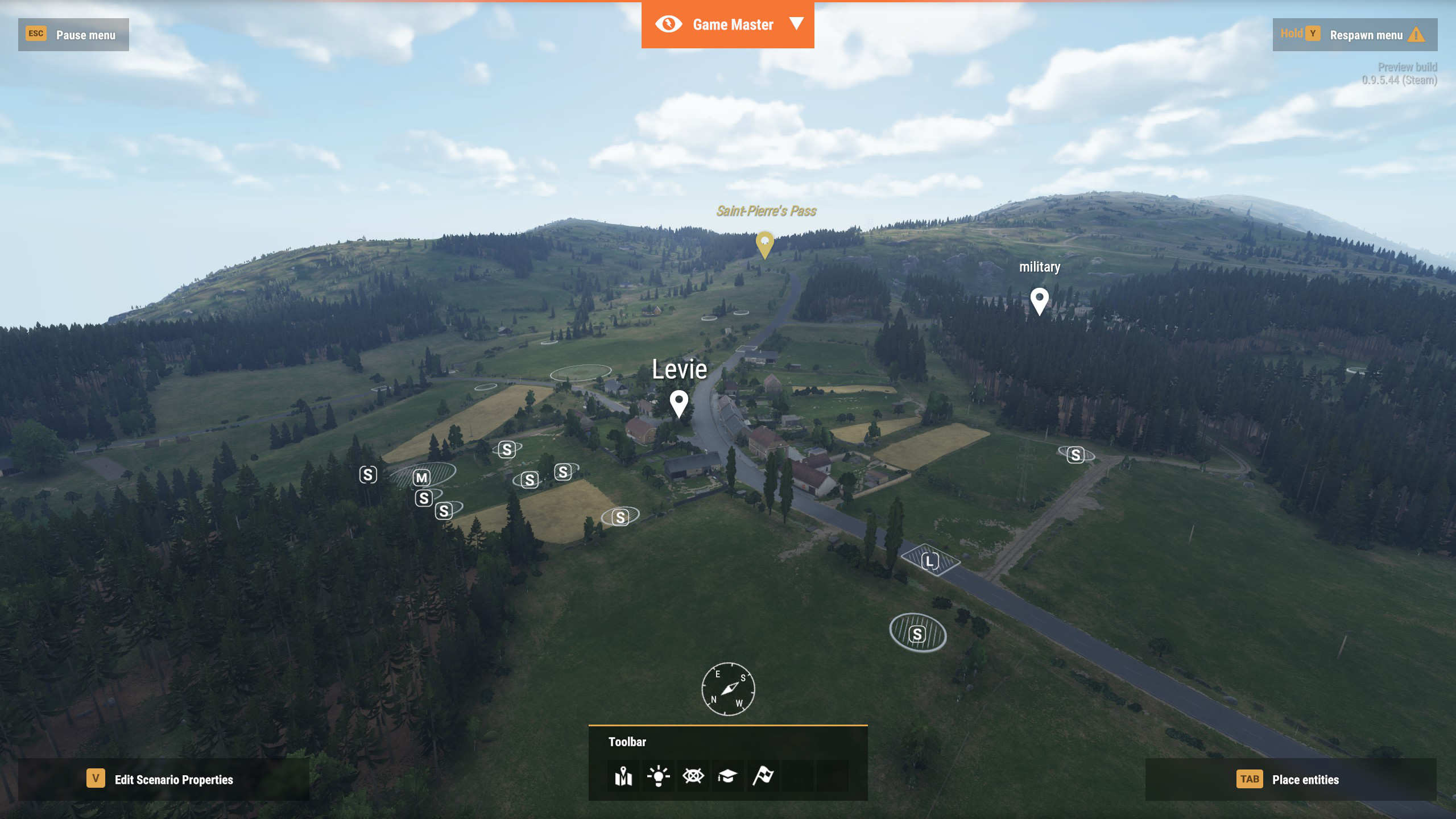Open the Game Master mode dropdown

click(796, 24)
